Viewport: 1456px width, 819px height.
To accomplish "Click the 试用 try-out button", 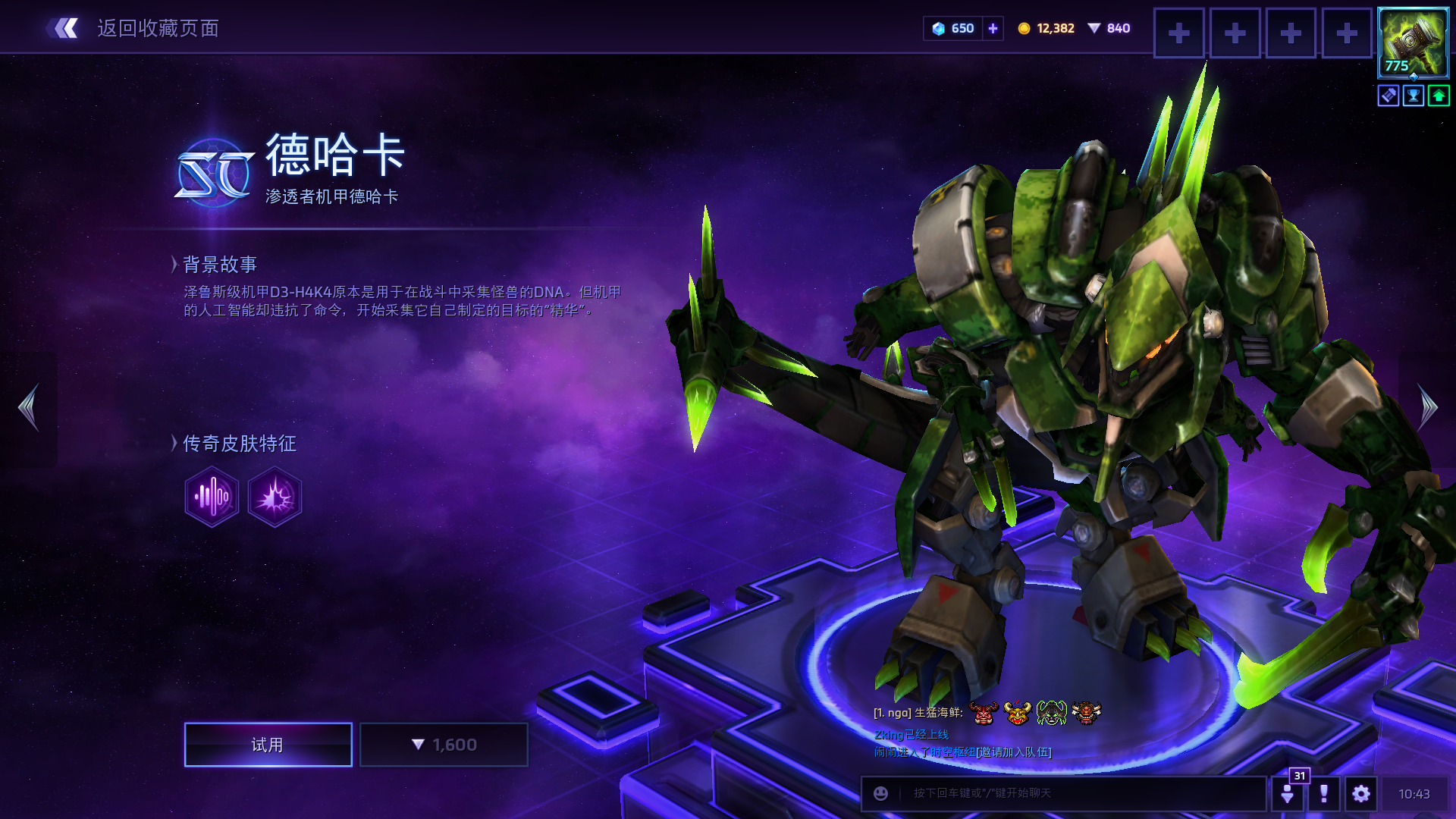I will pos(268,745).
